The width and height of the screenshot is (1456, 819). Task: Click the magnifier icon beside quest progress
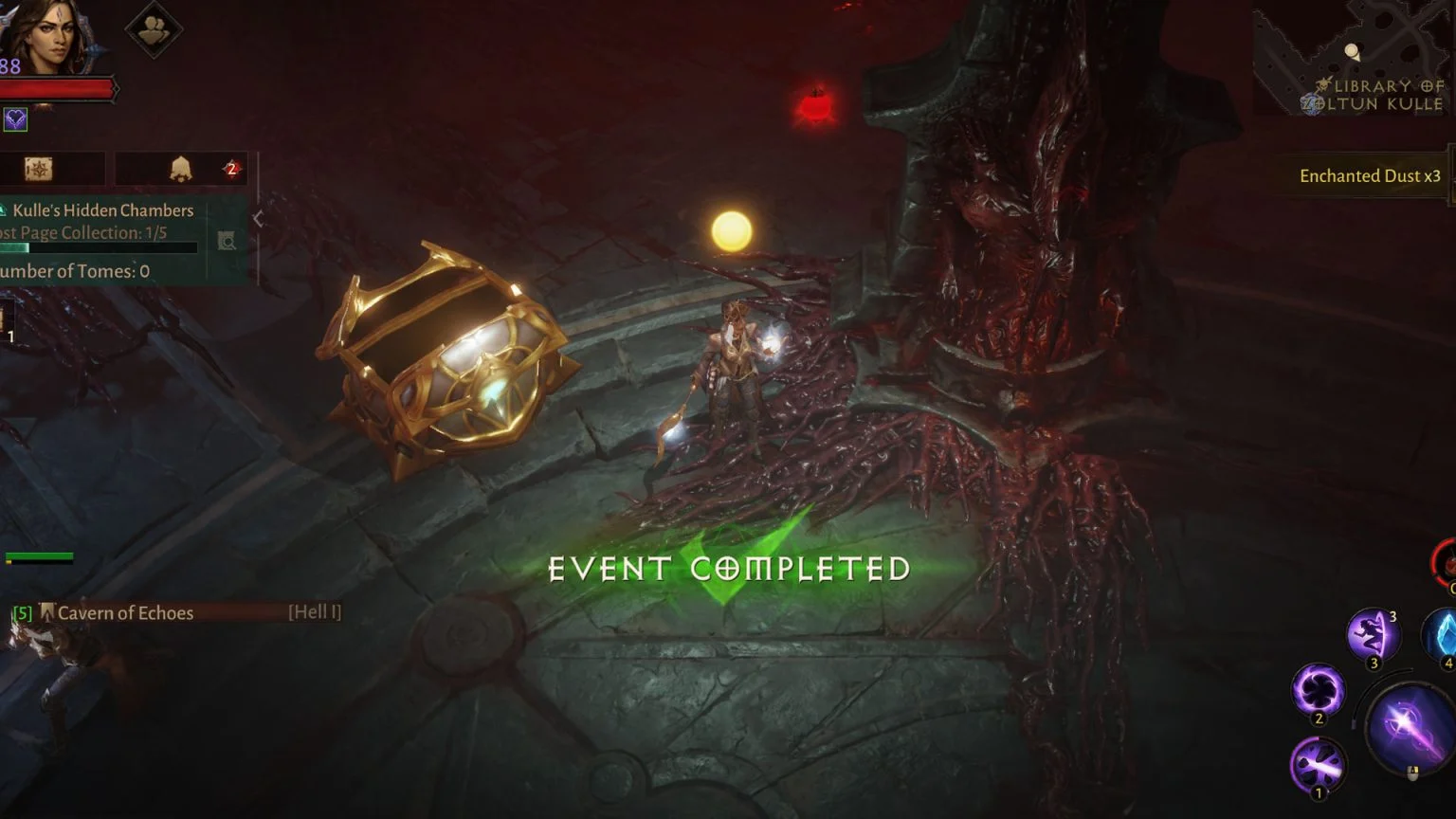(x=227, y=240)
